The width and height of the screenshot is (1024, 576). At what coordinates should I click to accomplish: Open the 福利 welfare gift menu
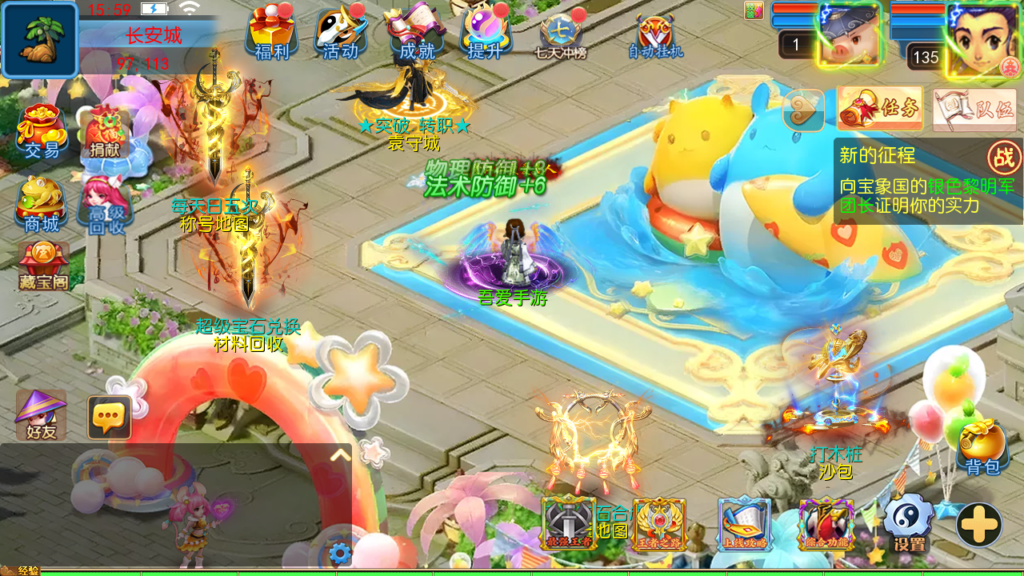(270, 33)
